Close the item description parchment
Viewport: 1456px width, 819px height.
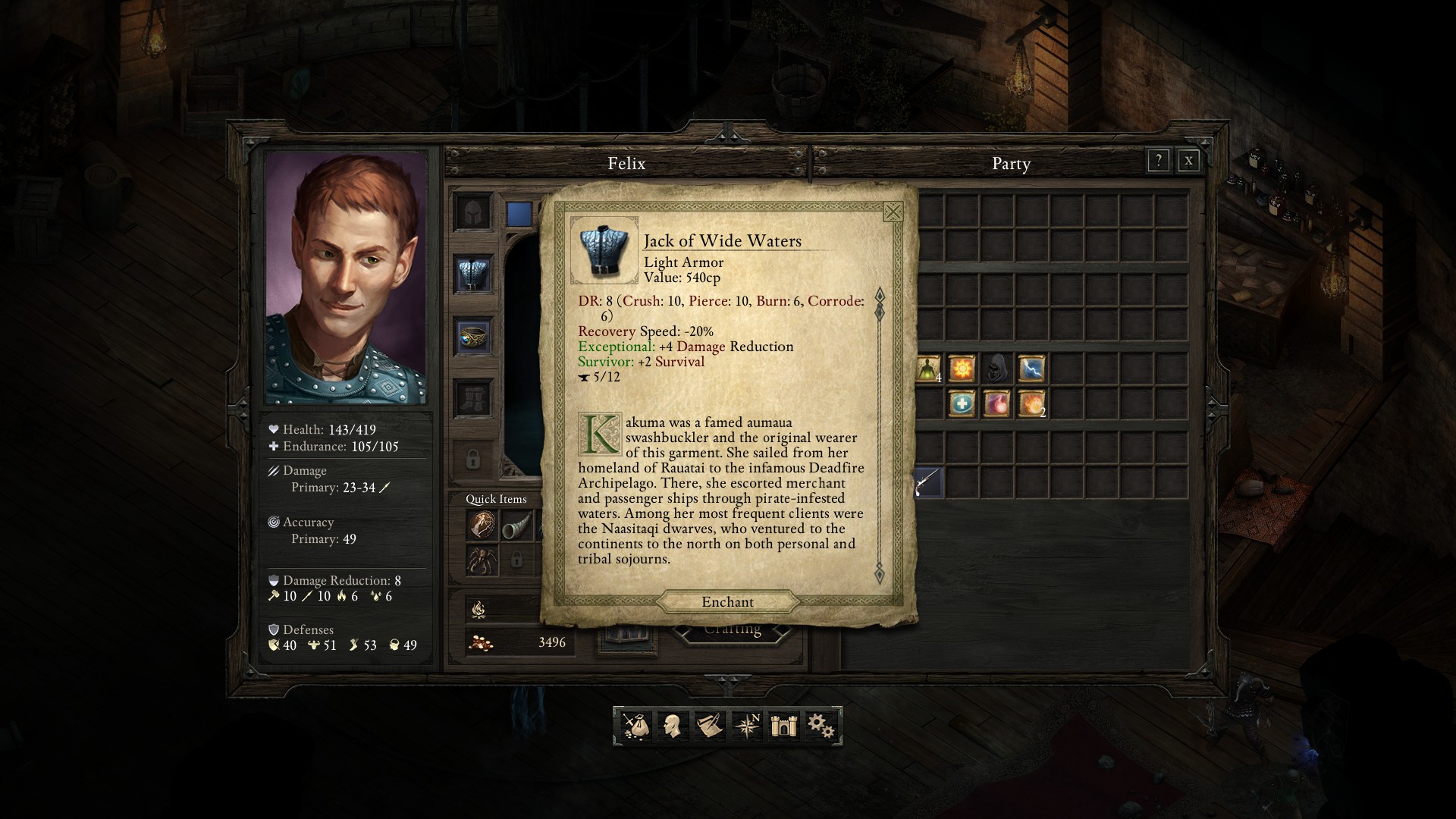pyautogui.click(x=893, y=212)
